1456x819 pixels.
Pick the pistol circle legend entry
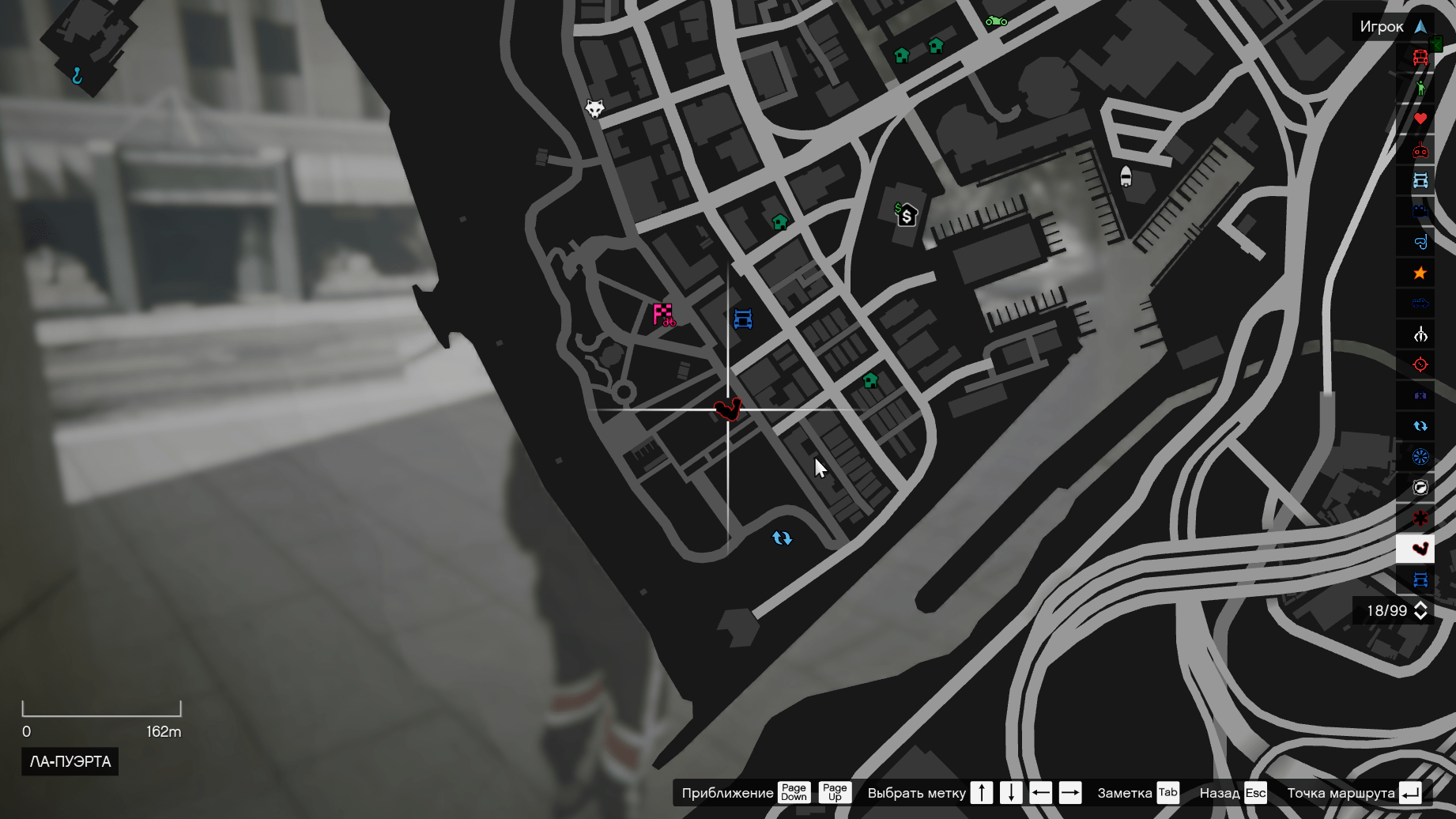1420,487
